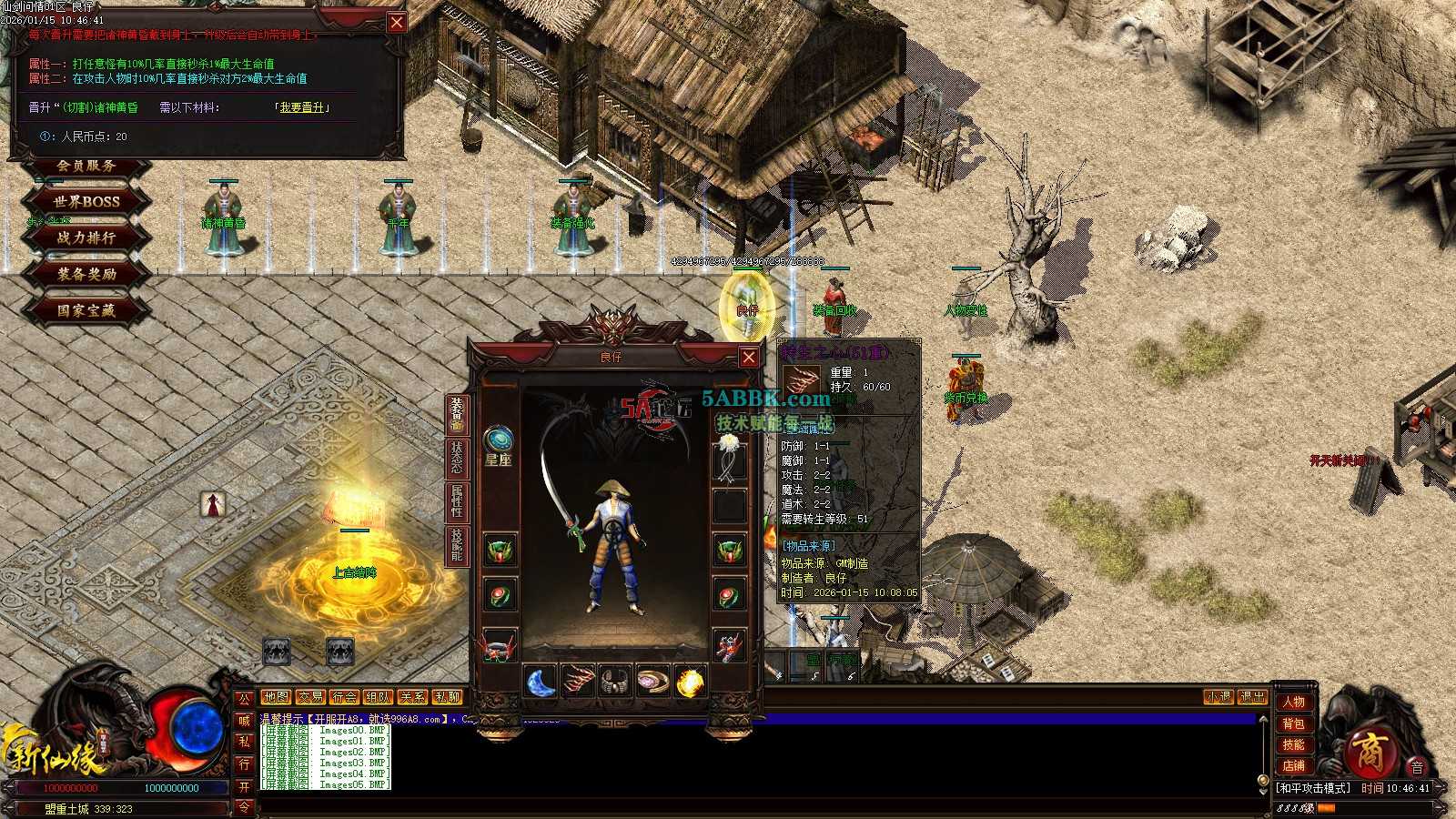Open the 行会 guild button

tap(343, 697)
